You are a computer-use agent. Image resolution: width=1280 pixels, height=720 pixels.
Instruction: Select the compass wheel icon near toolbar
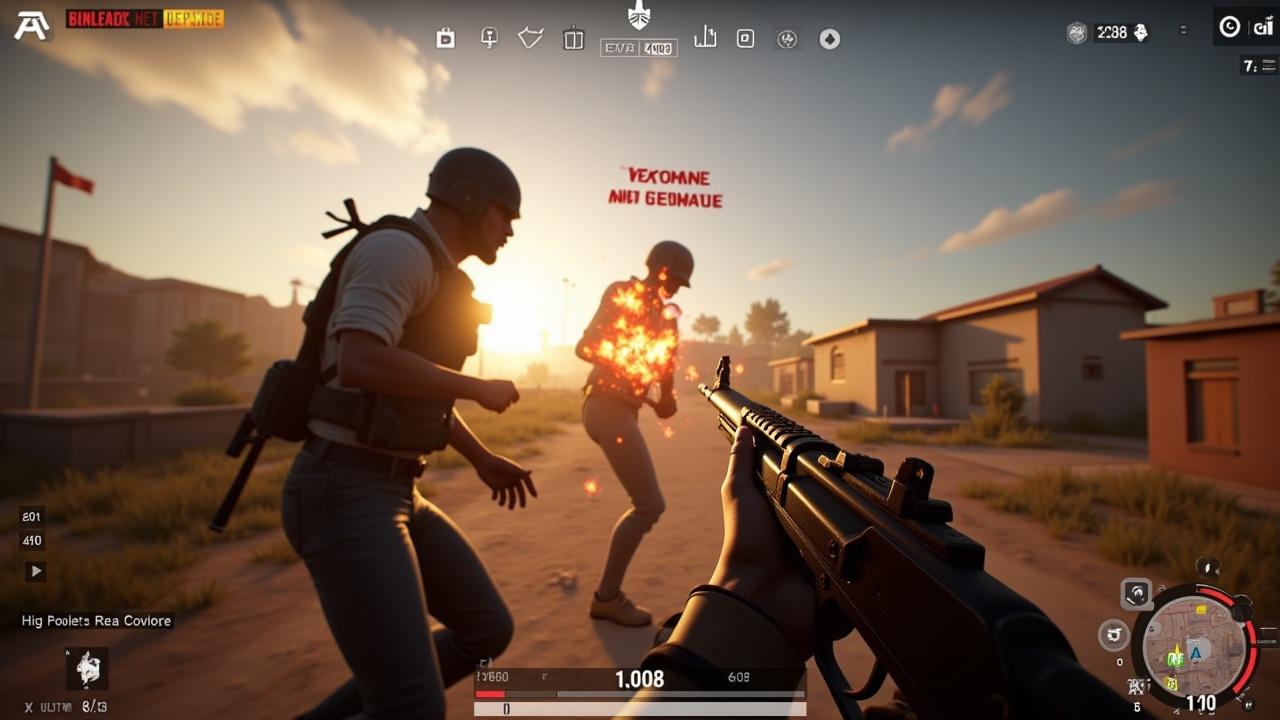click(787, 39)
